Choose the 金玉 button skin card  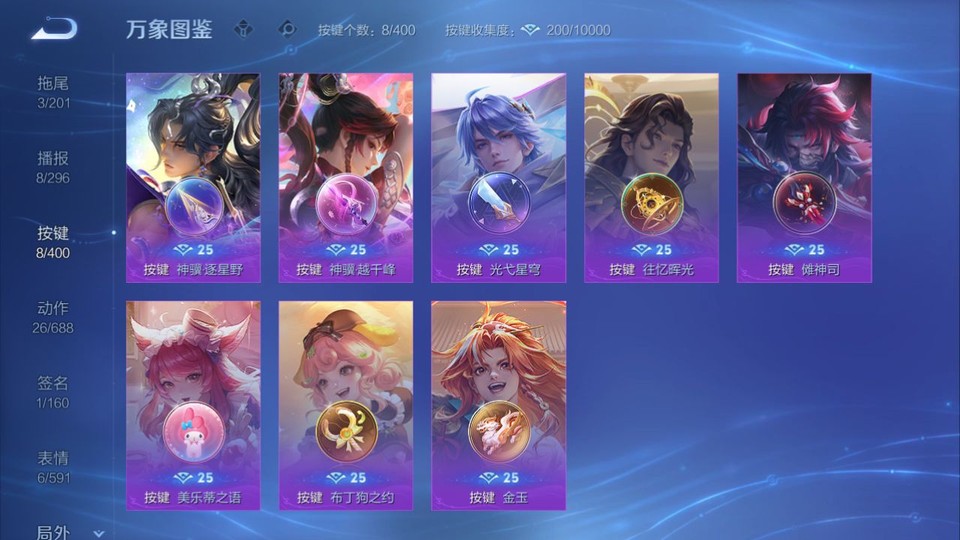(498, 405)
